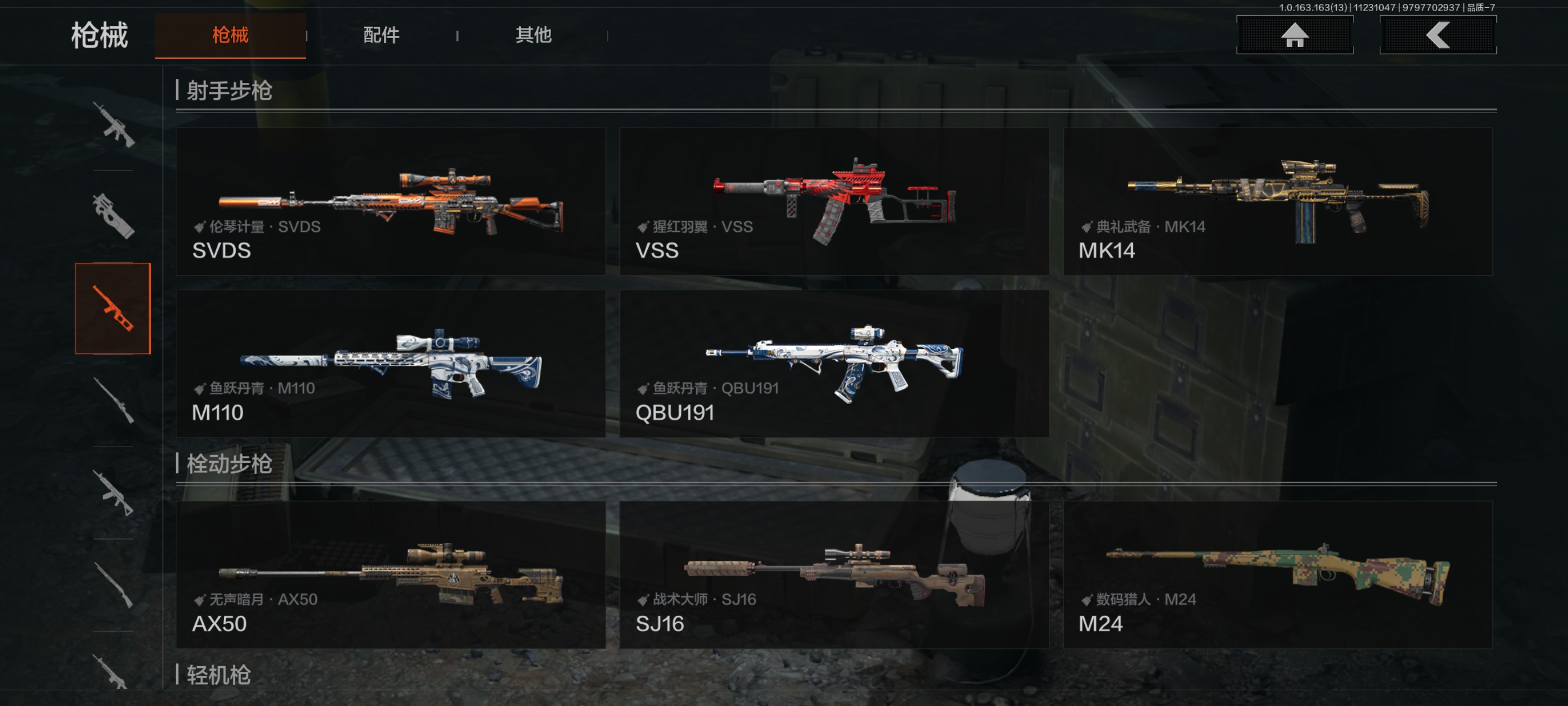Switch to the submachine gun category
Screen dimensions: 1568x706
[x=113, y=216]
